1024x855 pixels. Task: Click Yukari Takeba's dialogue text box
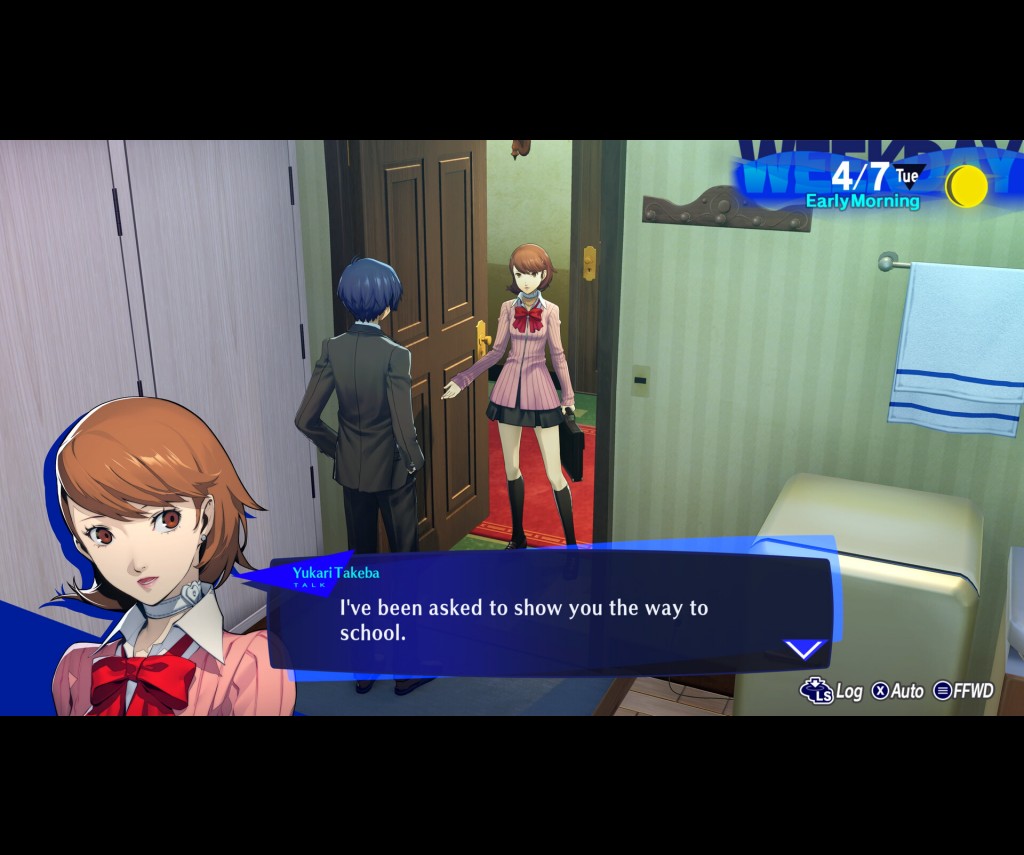550,614
